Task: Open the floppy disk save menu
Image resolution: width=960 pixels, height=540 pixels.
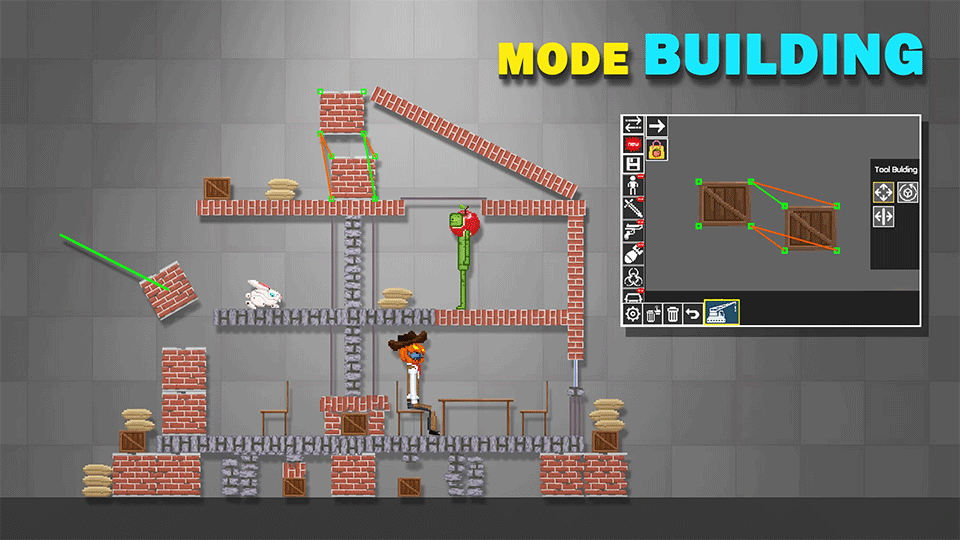Action: pyautogui.click(x=632, y=164)
